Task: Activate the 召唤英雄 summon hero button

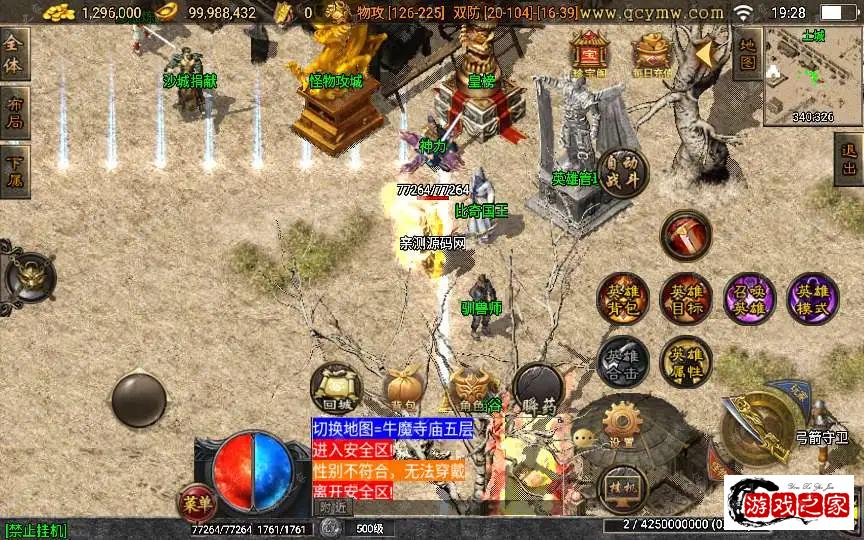Action: [749, 298]
